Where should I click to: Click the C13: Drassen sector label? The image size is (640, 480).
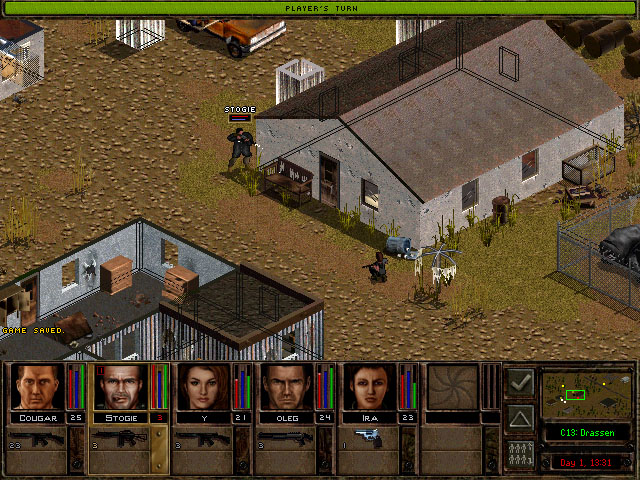(x=585, y=433)
